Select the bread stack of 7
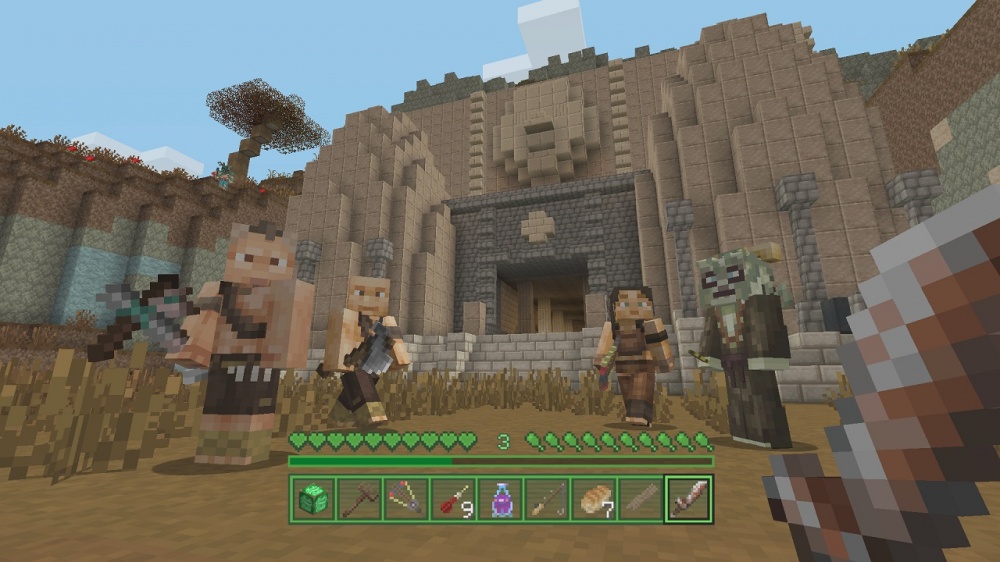This screenshot has height=562, width=1000. pos(595,499)
